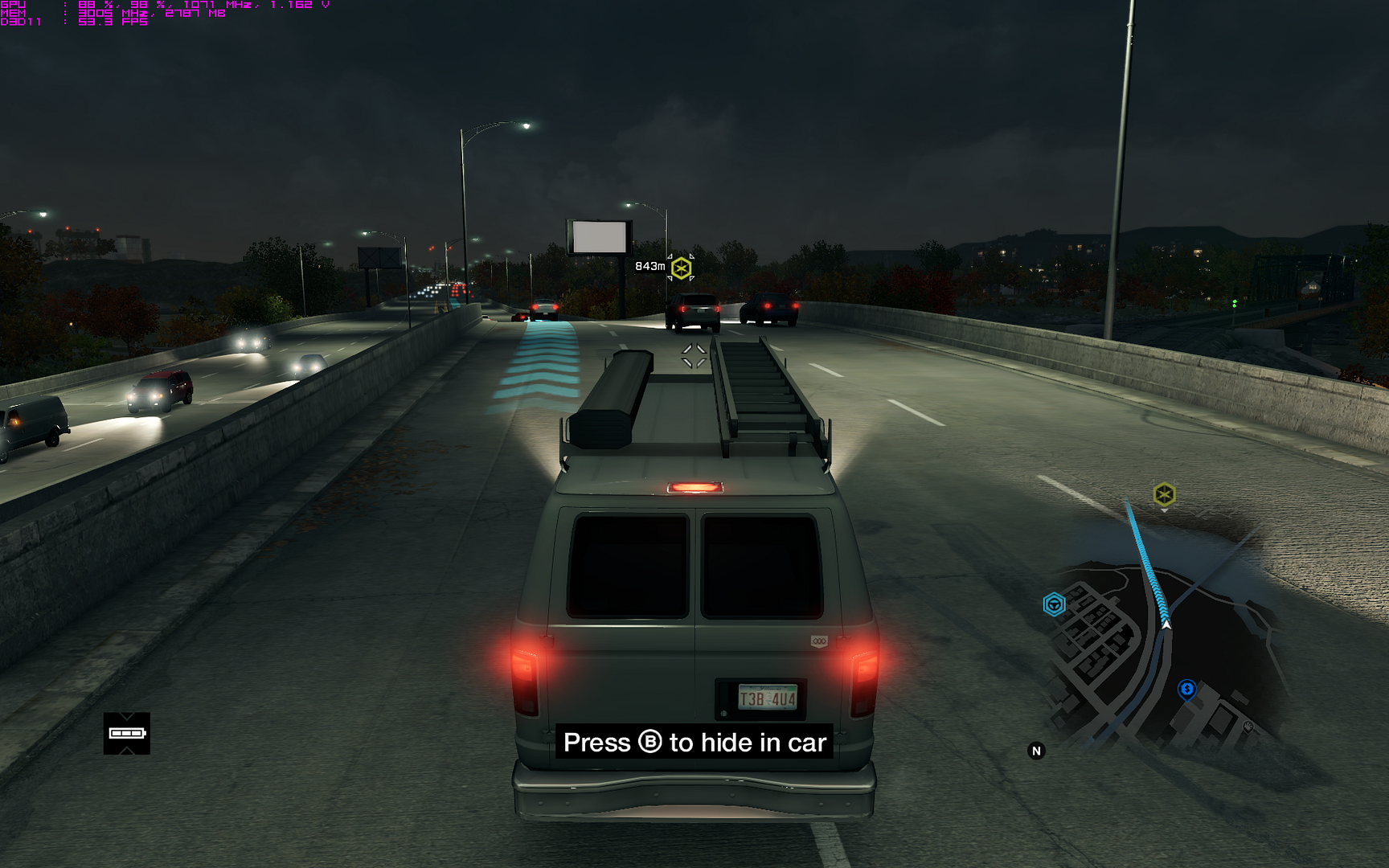Toggle the N compass indicator beside the minimap
This screenshot has height=868, width=1389.
1037,750
